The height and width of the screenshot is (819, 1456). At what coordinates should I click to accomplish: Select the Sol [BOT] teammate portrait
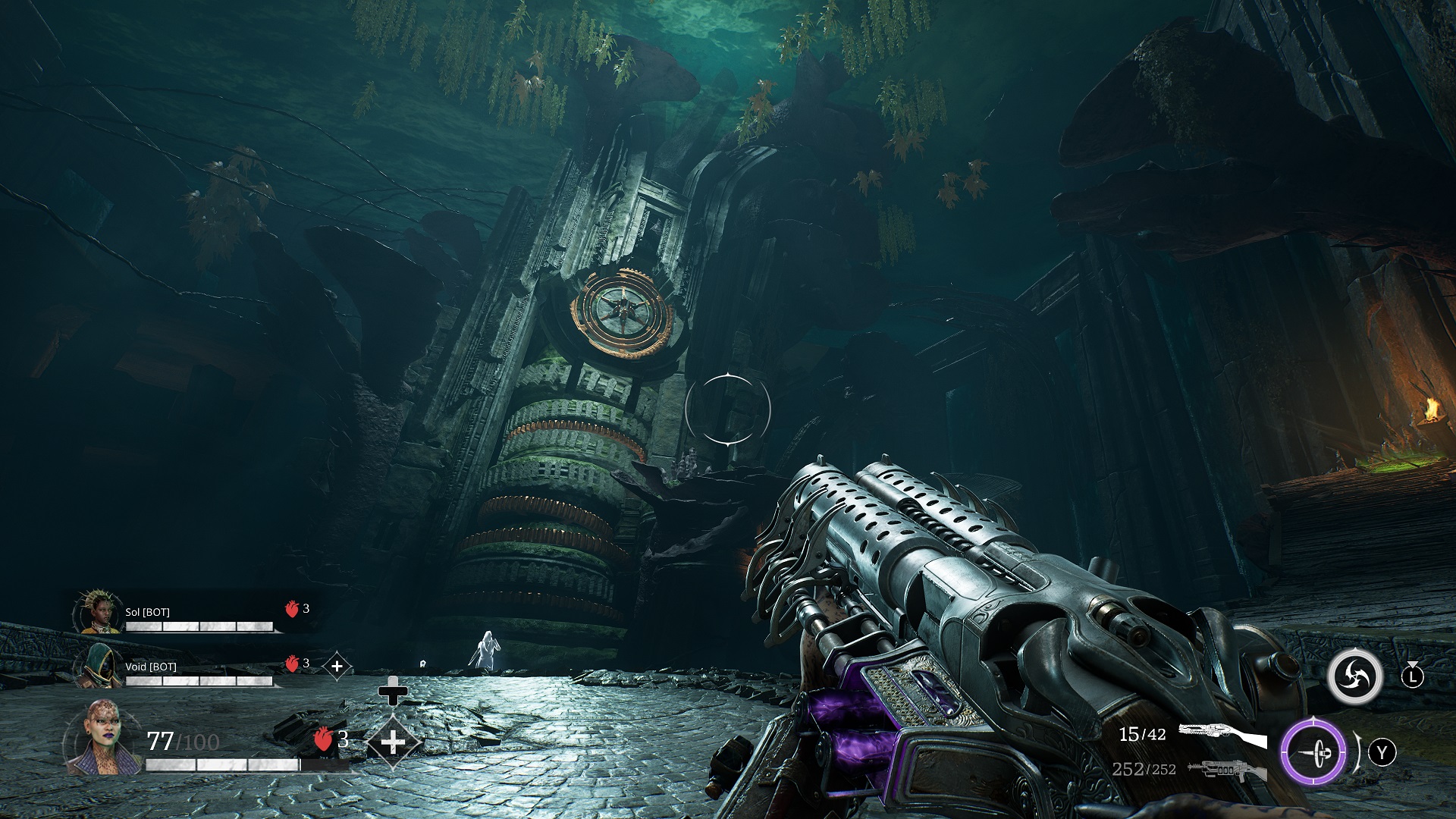(x=99, y=613)
